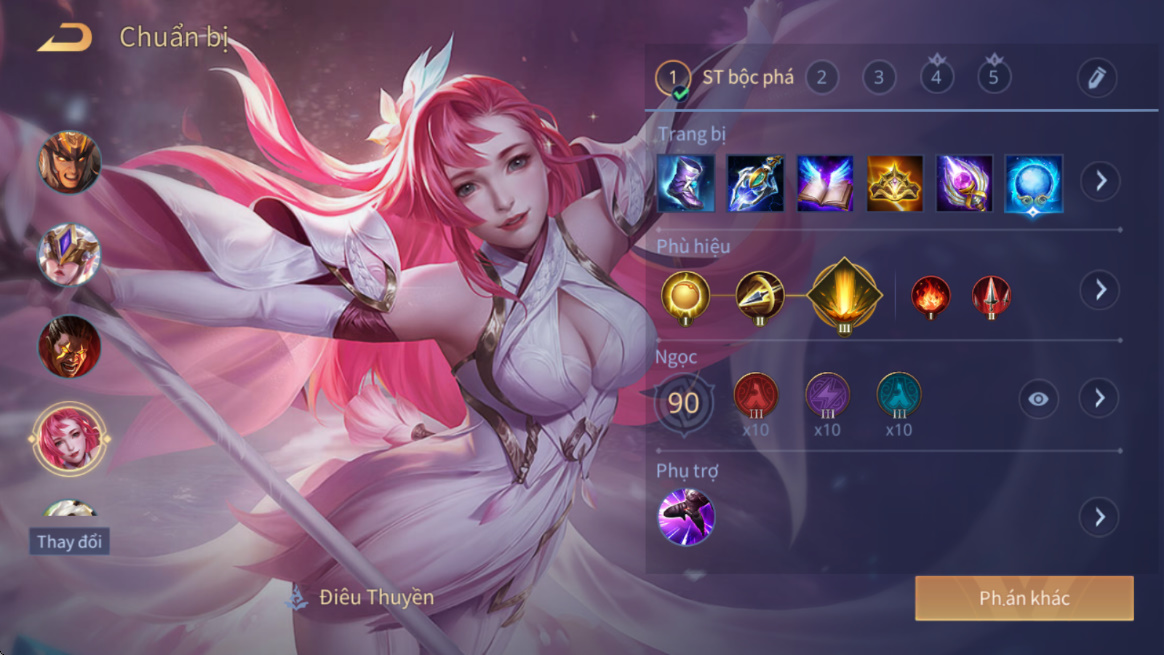Expand the Phụ trợ support section
This screenshot has width=1164, height=655.
coord(1100,517)
